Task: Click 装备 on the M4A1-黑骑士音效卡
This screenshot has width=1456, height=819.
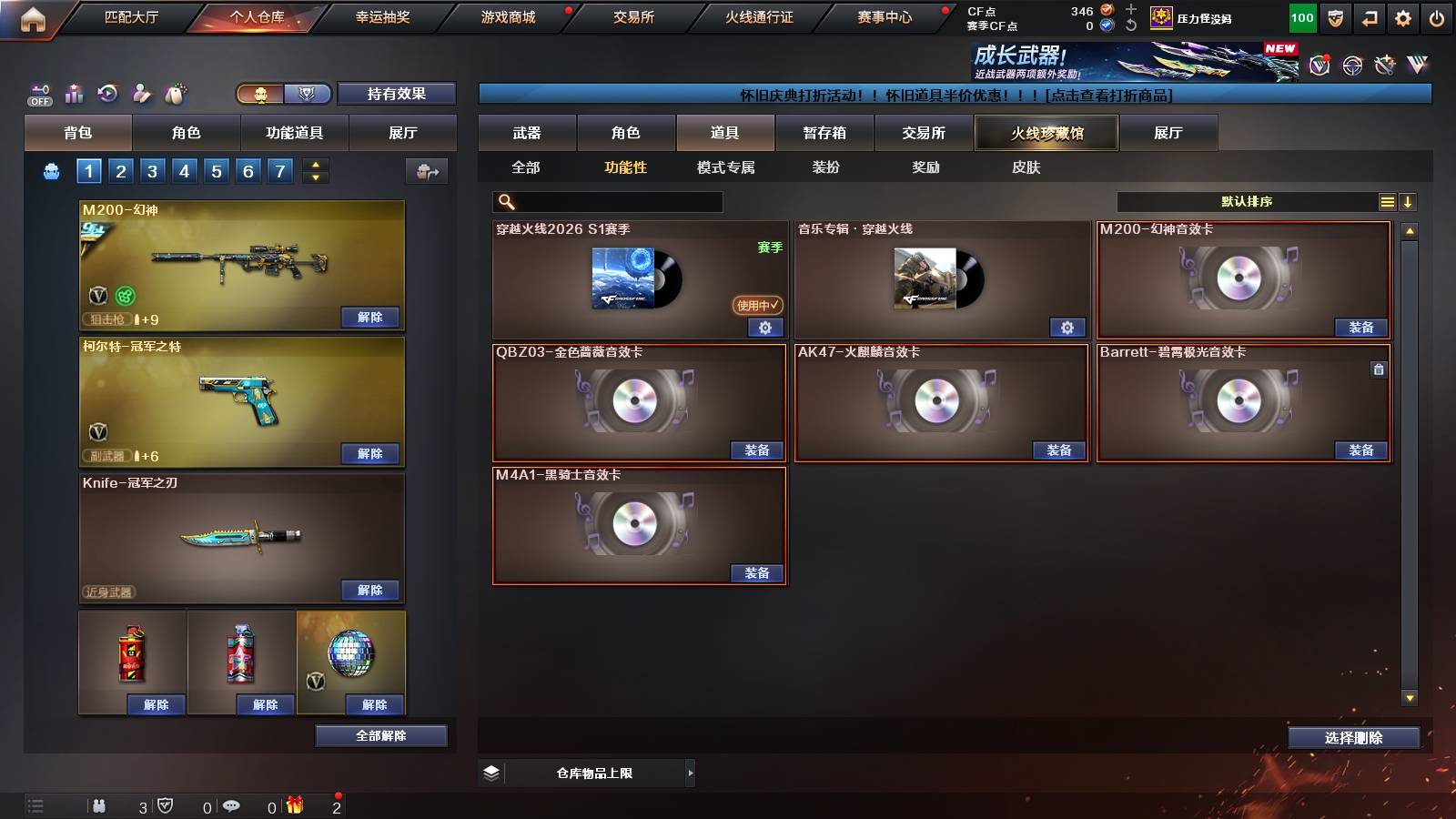Action: 758,573
